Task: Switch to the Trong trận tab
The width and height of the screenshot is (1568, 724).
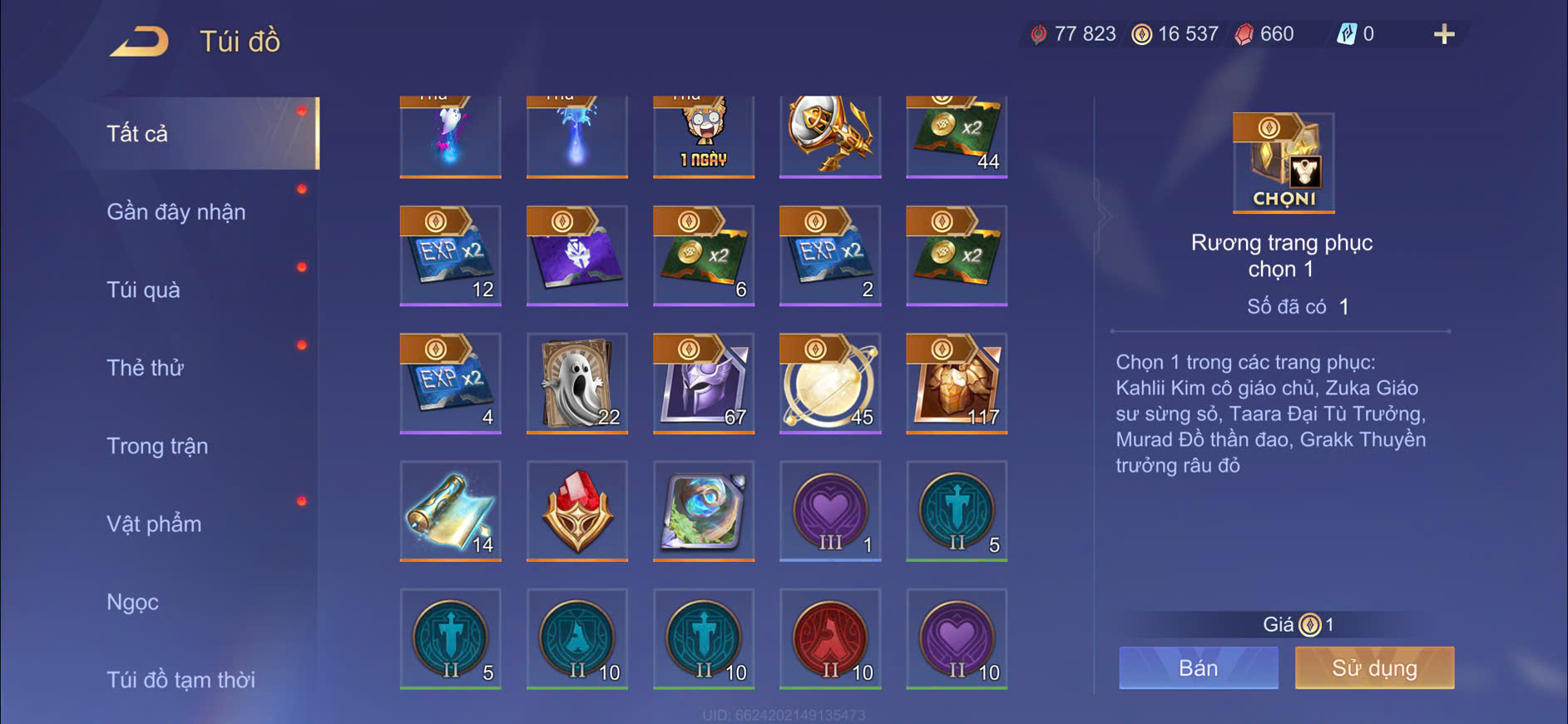Action: 157,446
